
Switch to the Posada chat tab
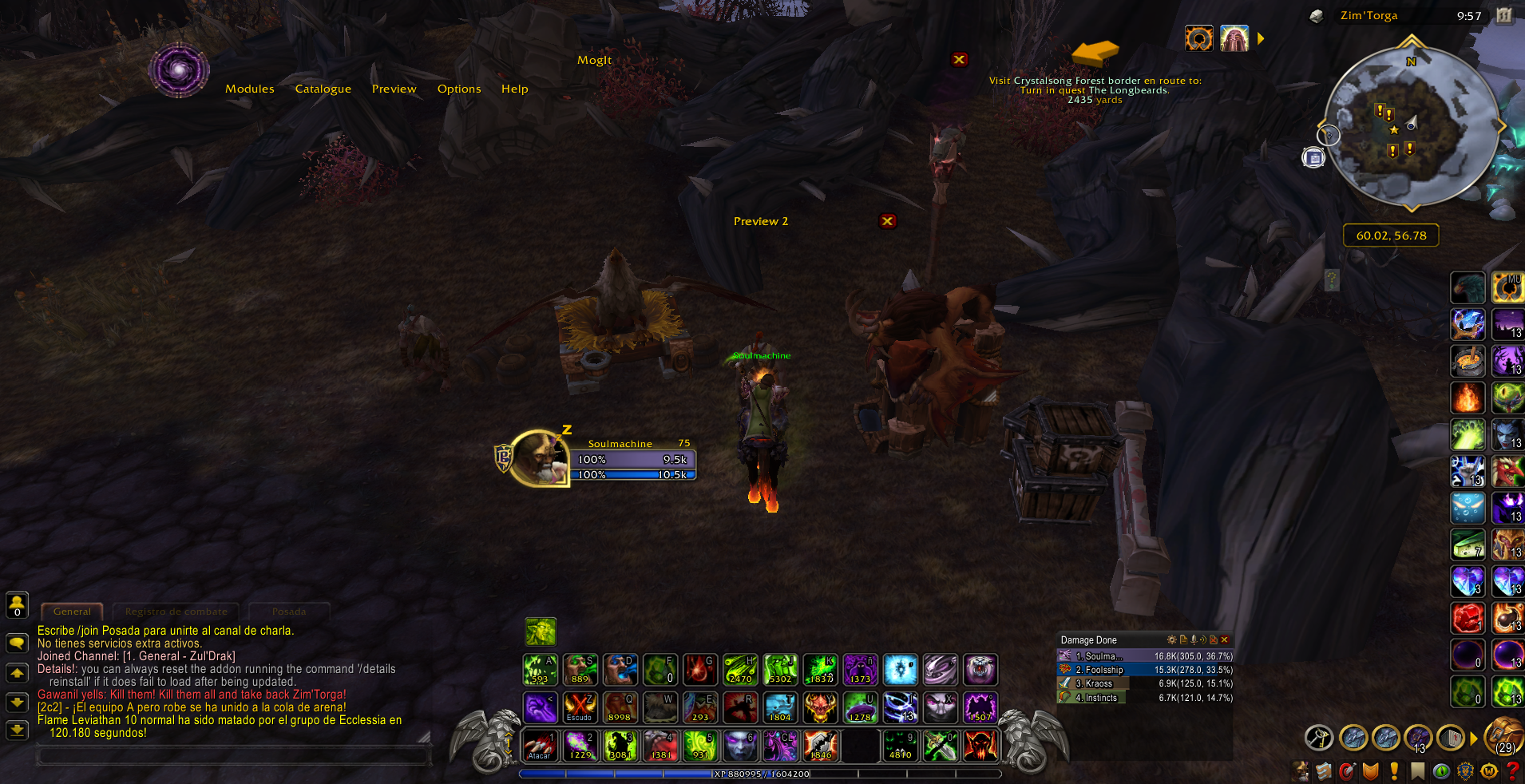tap(288, 612)
